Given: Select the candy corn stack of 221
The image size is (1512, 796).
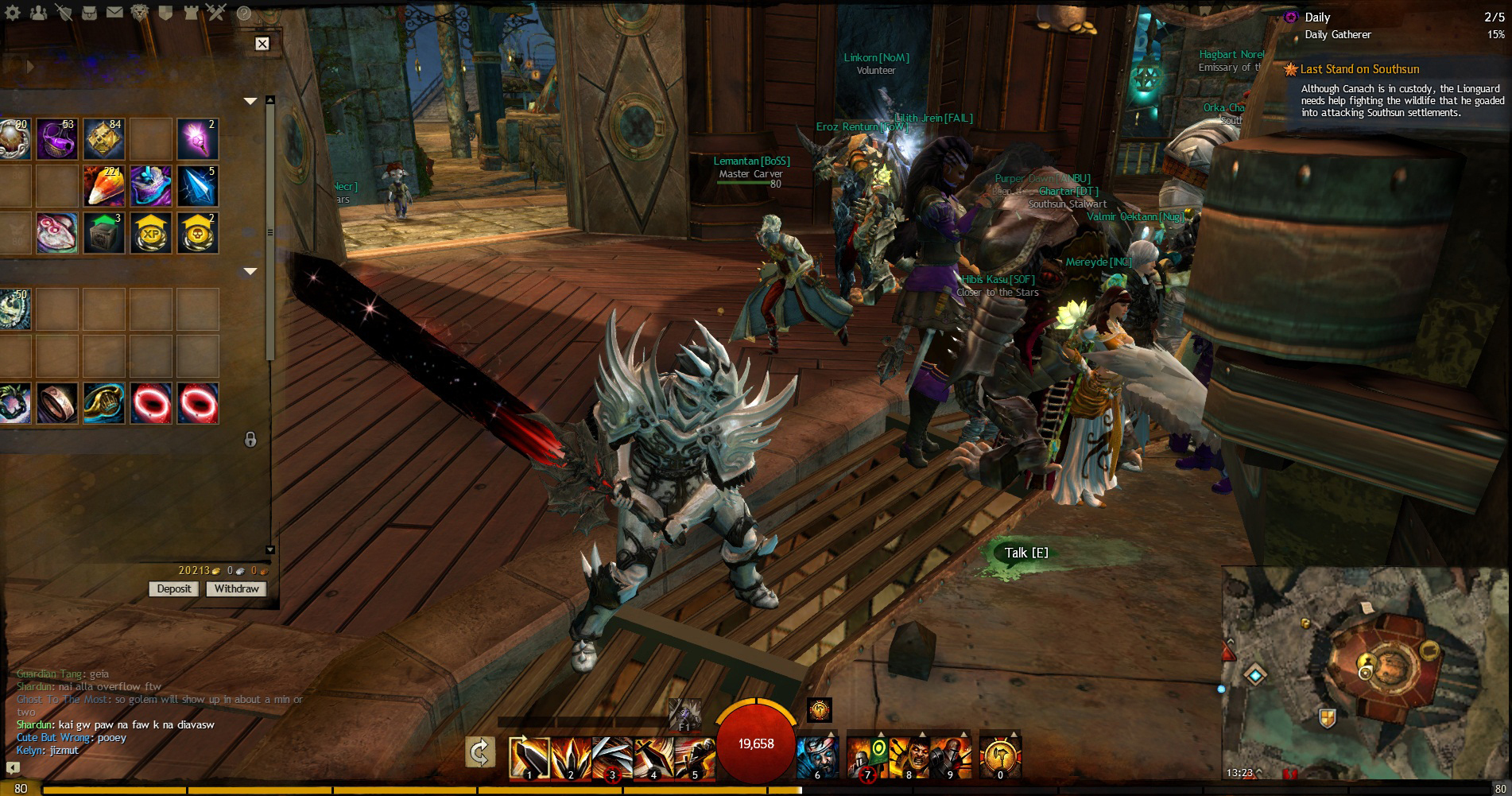Looking at the screenshot, I should coord(104,185).
